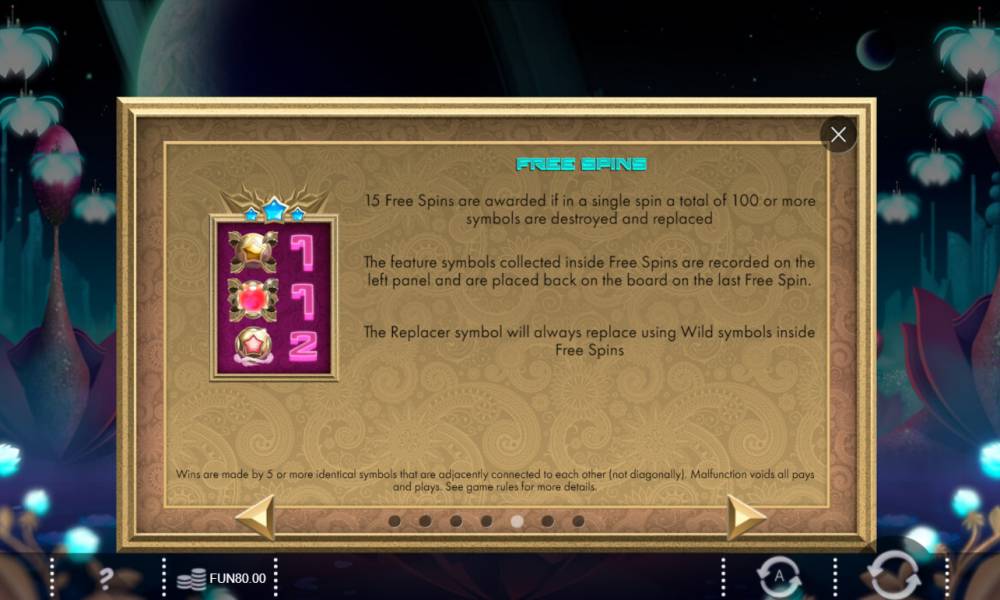
Task: Click the coin stack bet icon
Action: 191,578
